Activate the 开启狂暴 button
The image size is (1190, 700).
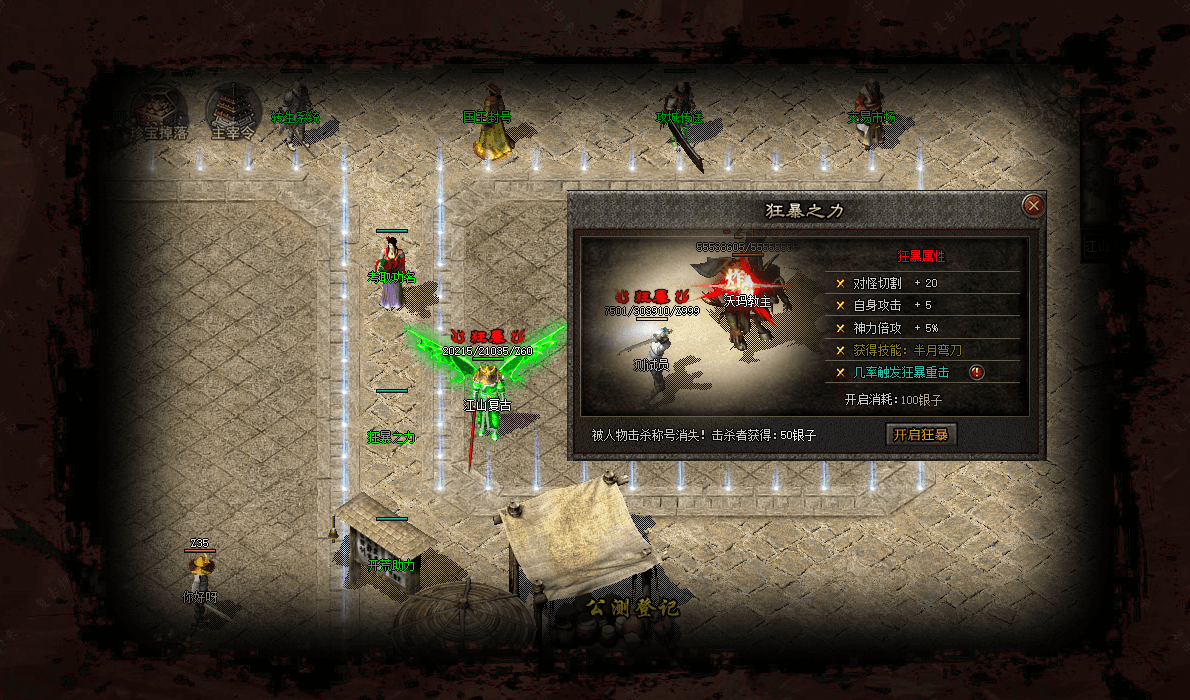[x=920, y=435]
